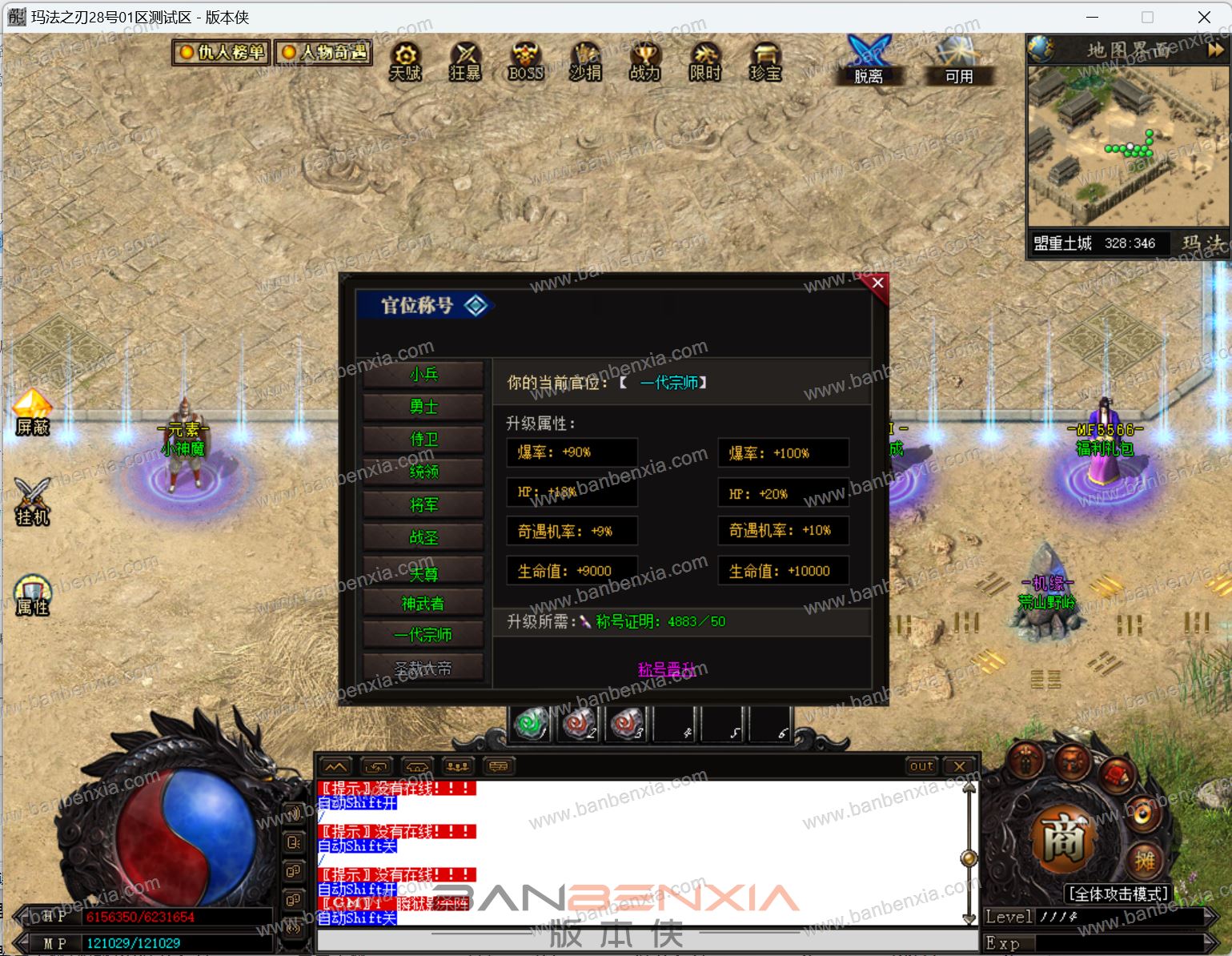Click the 脱离 escape button
The image size is (1232, 956).
coord(869,60)
